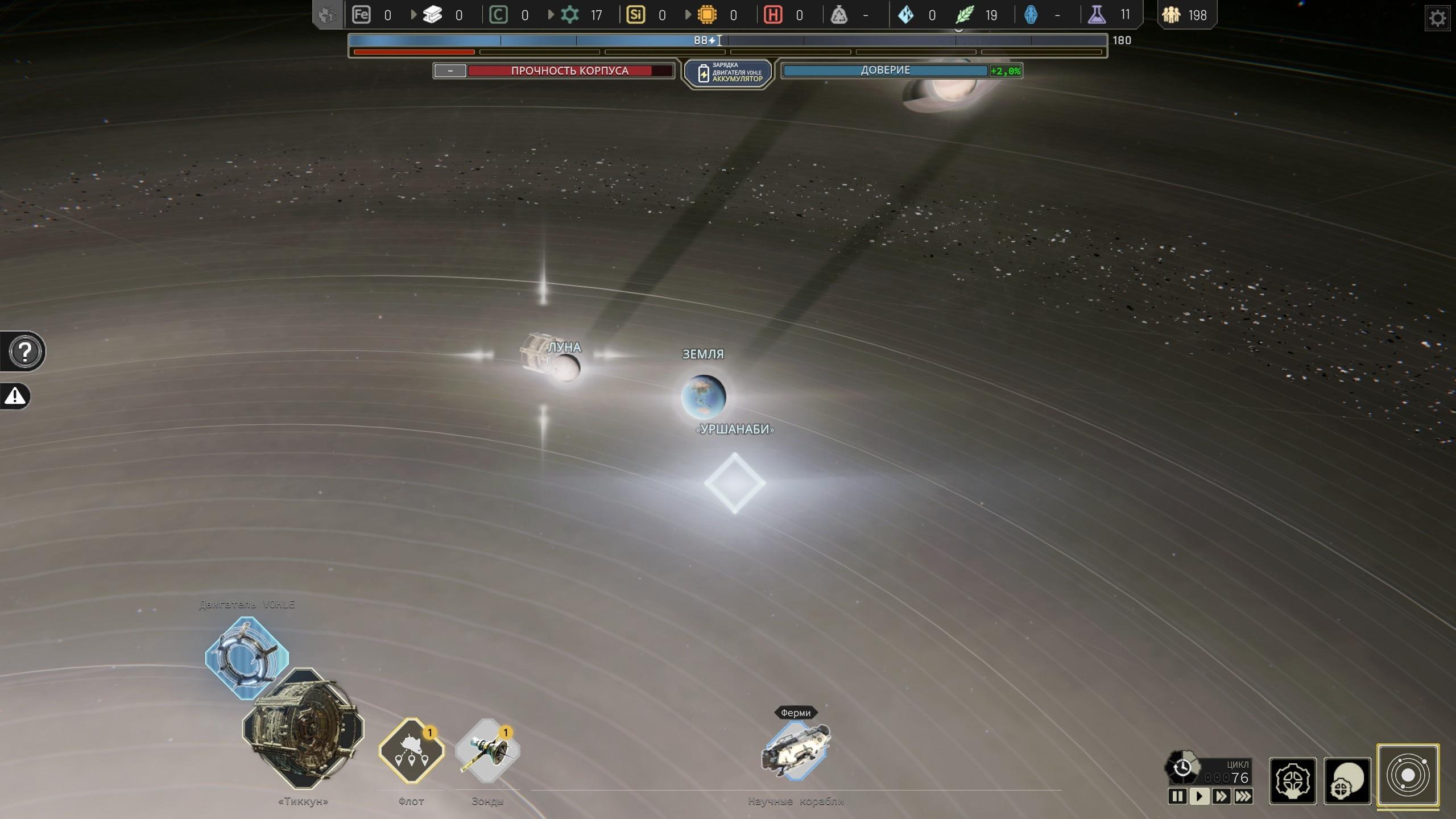
Task: Open the resource cubes stockpile icon
Action: (328, 15)
